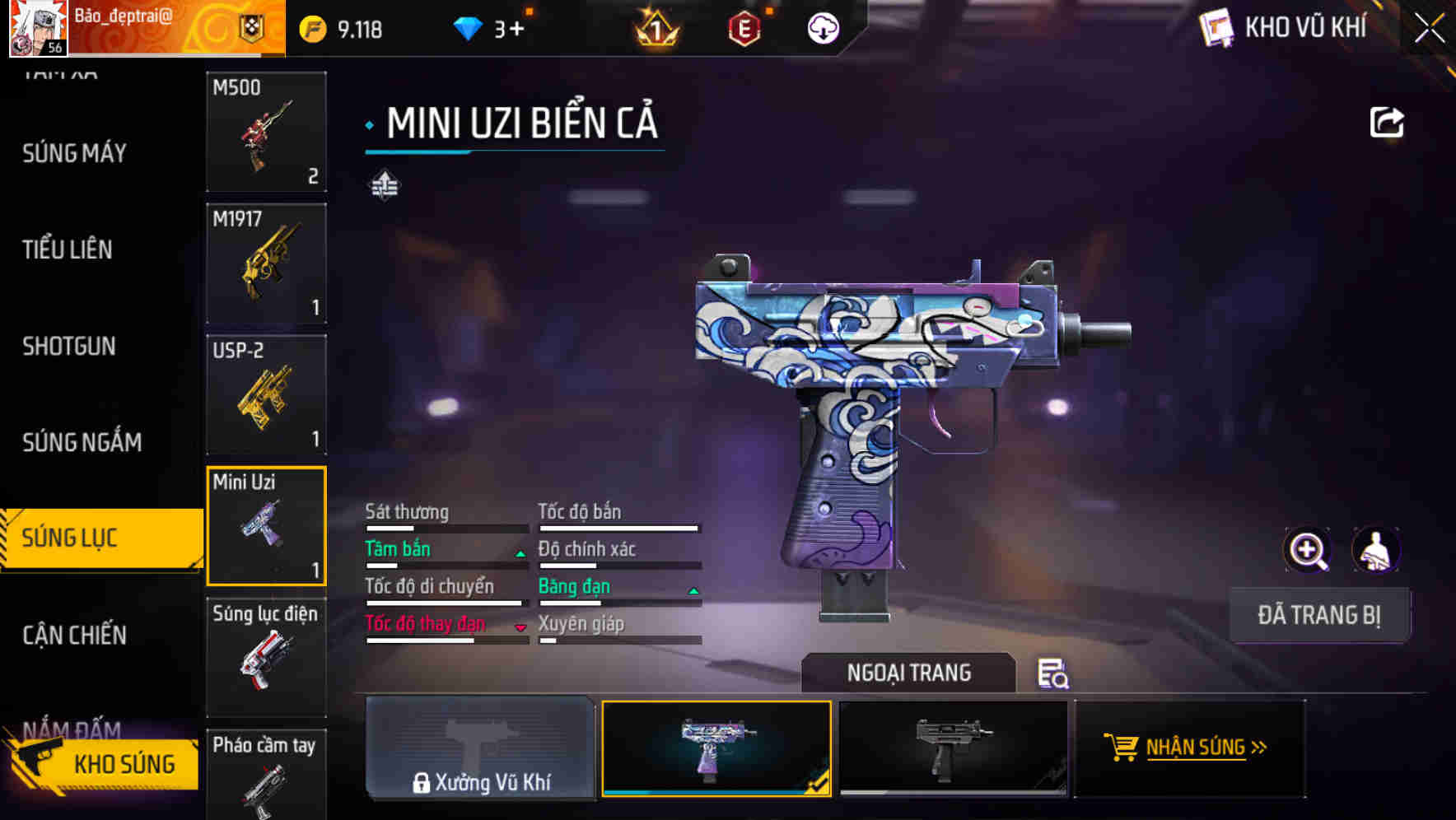
Task: Close the weapon armory screen
Action: coord(1429,29)
